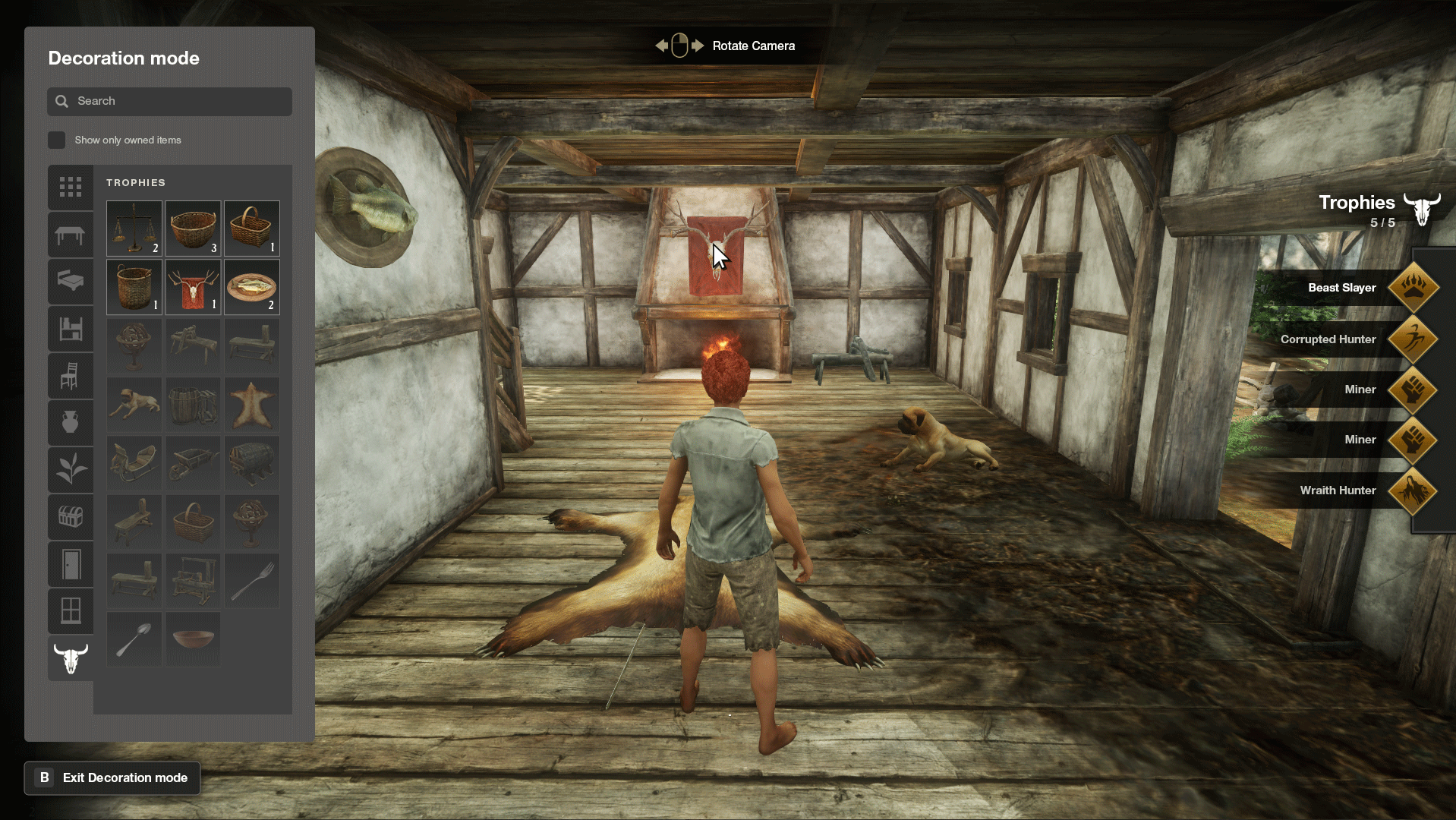Switch to the plants category tab
The height and width of the screenshot is (820, 1456).
tap(71, 469)
